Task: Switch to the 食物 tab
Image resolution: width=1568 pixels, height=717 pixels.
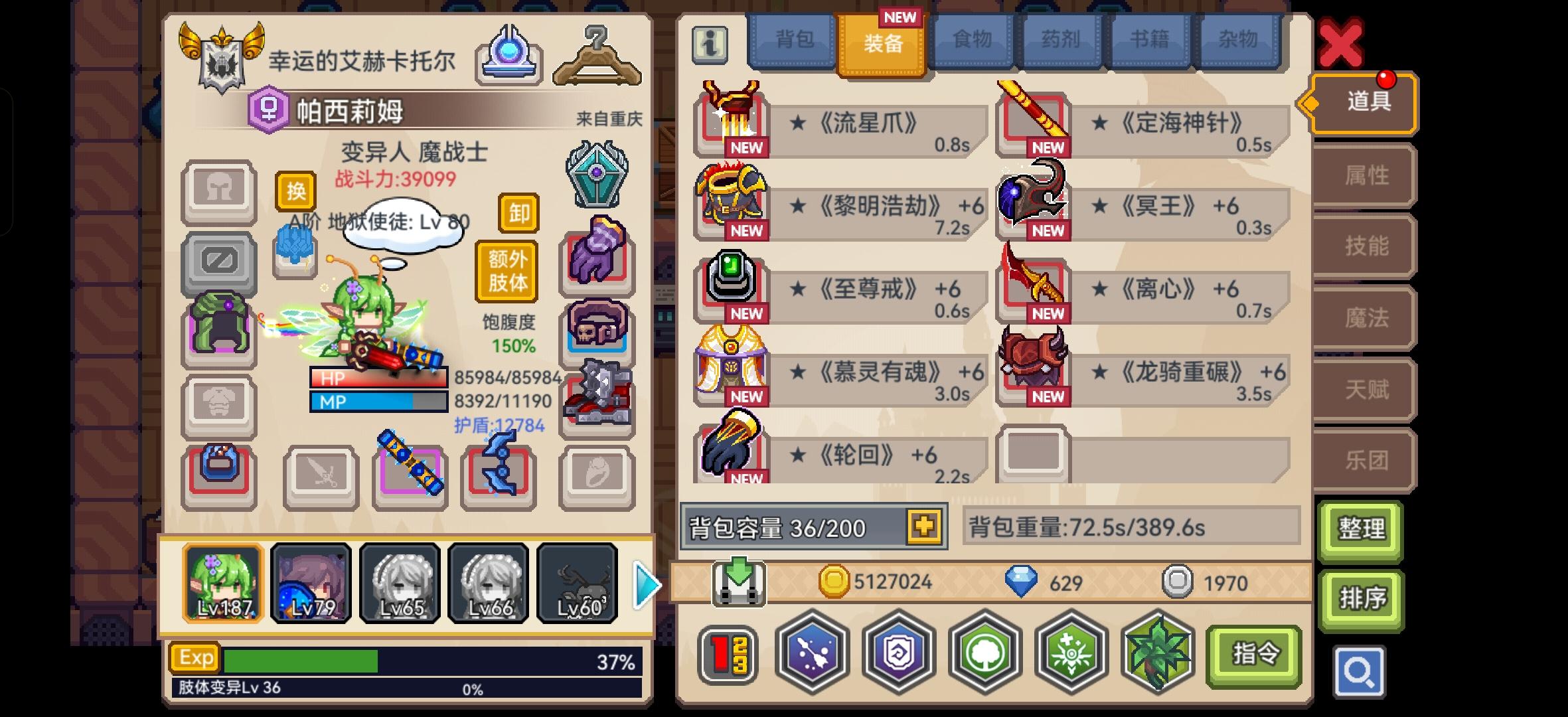Action: coord(973,40)
